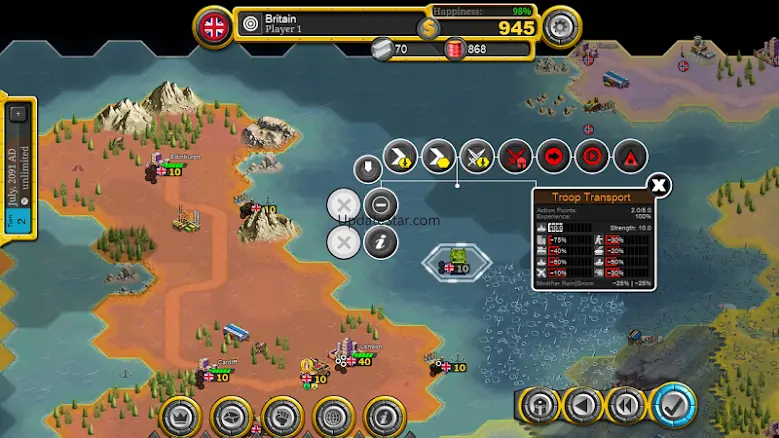779x438 pixels.
Task: Click the minus circle unit button
Action: click(380, 206)
